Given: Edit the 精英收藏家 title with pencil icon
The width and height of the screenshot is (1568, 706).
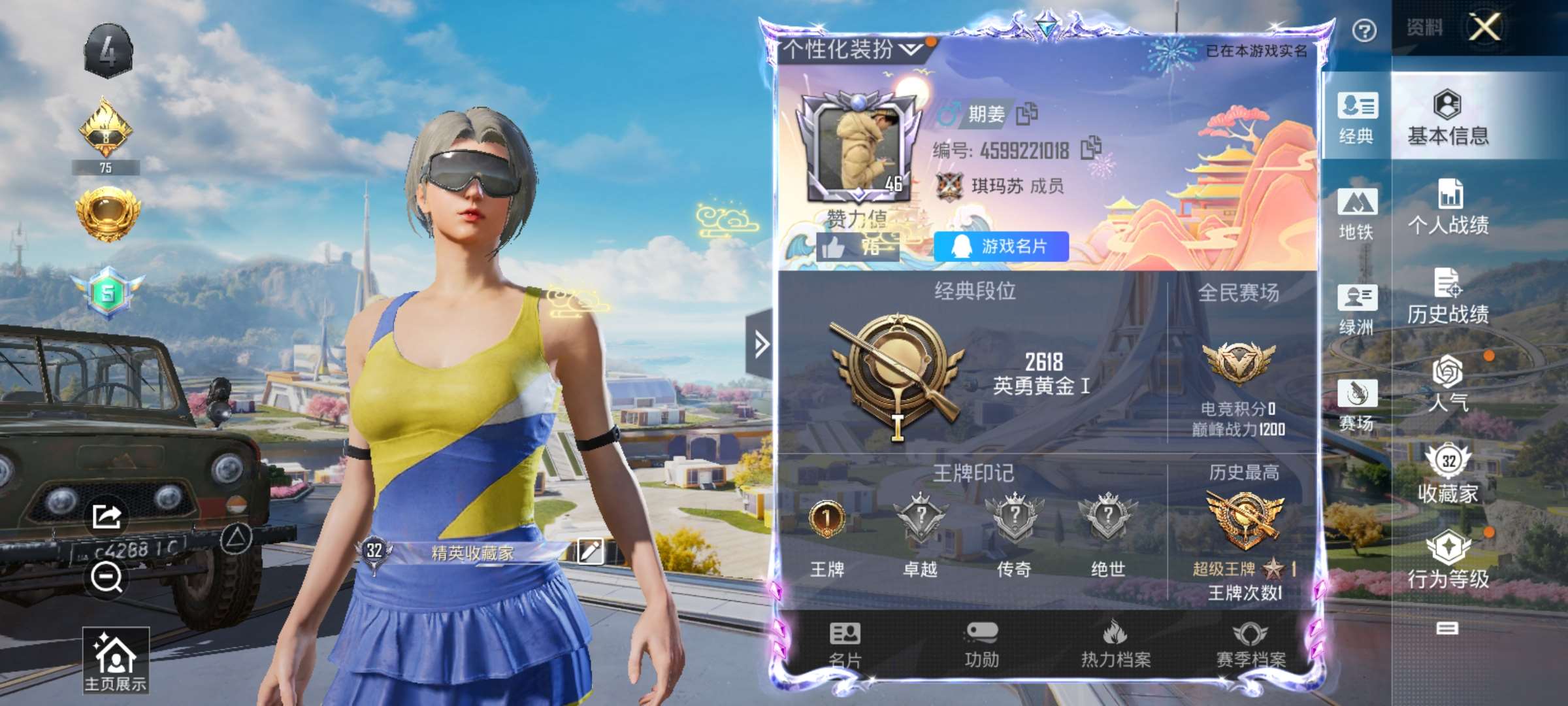Looking at the screenshot, I should point(590,551).
